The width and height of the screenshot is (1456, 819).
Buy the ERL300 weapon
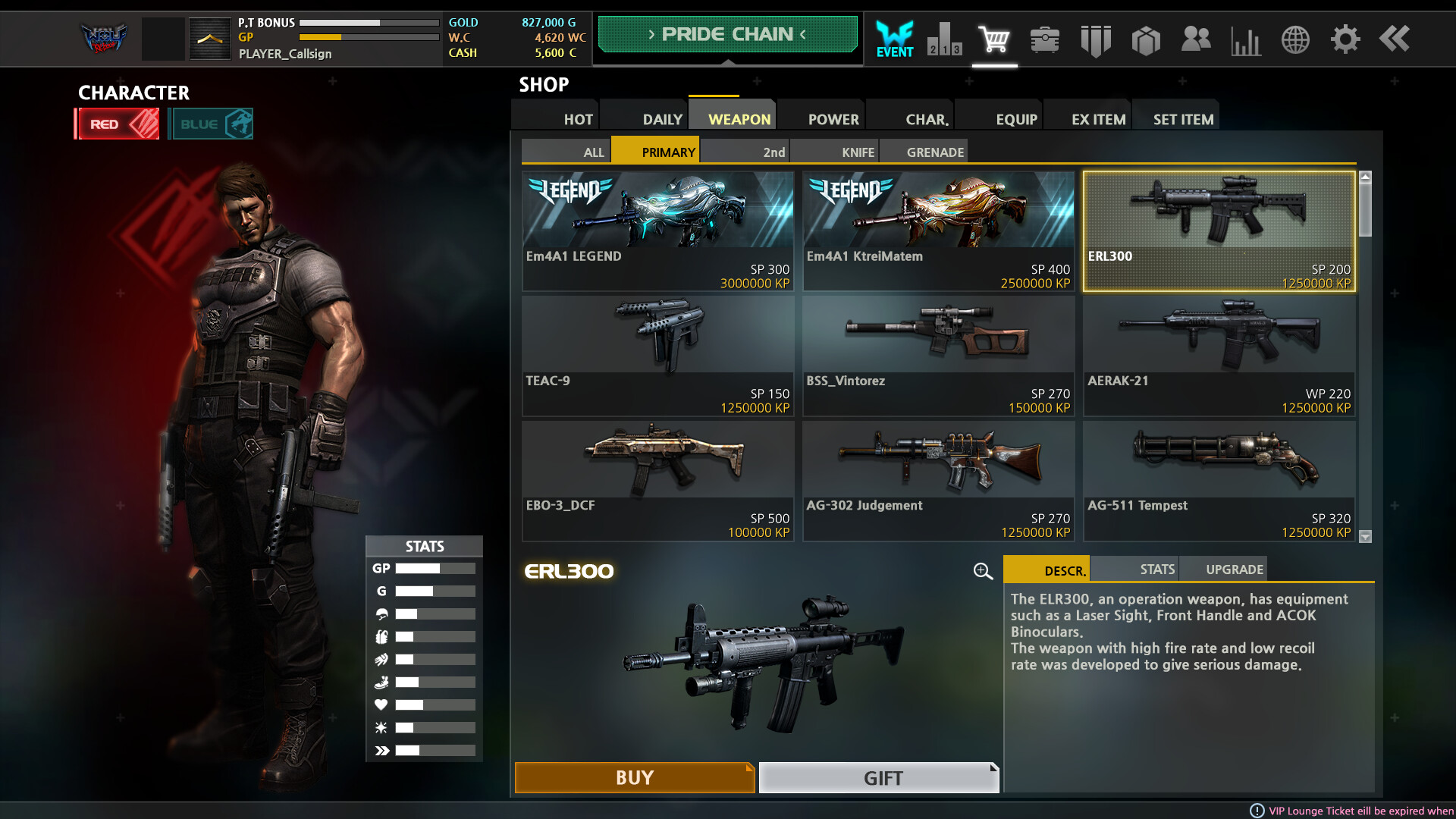point(634,777)
